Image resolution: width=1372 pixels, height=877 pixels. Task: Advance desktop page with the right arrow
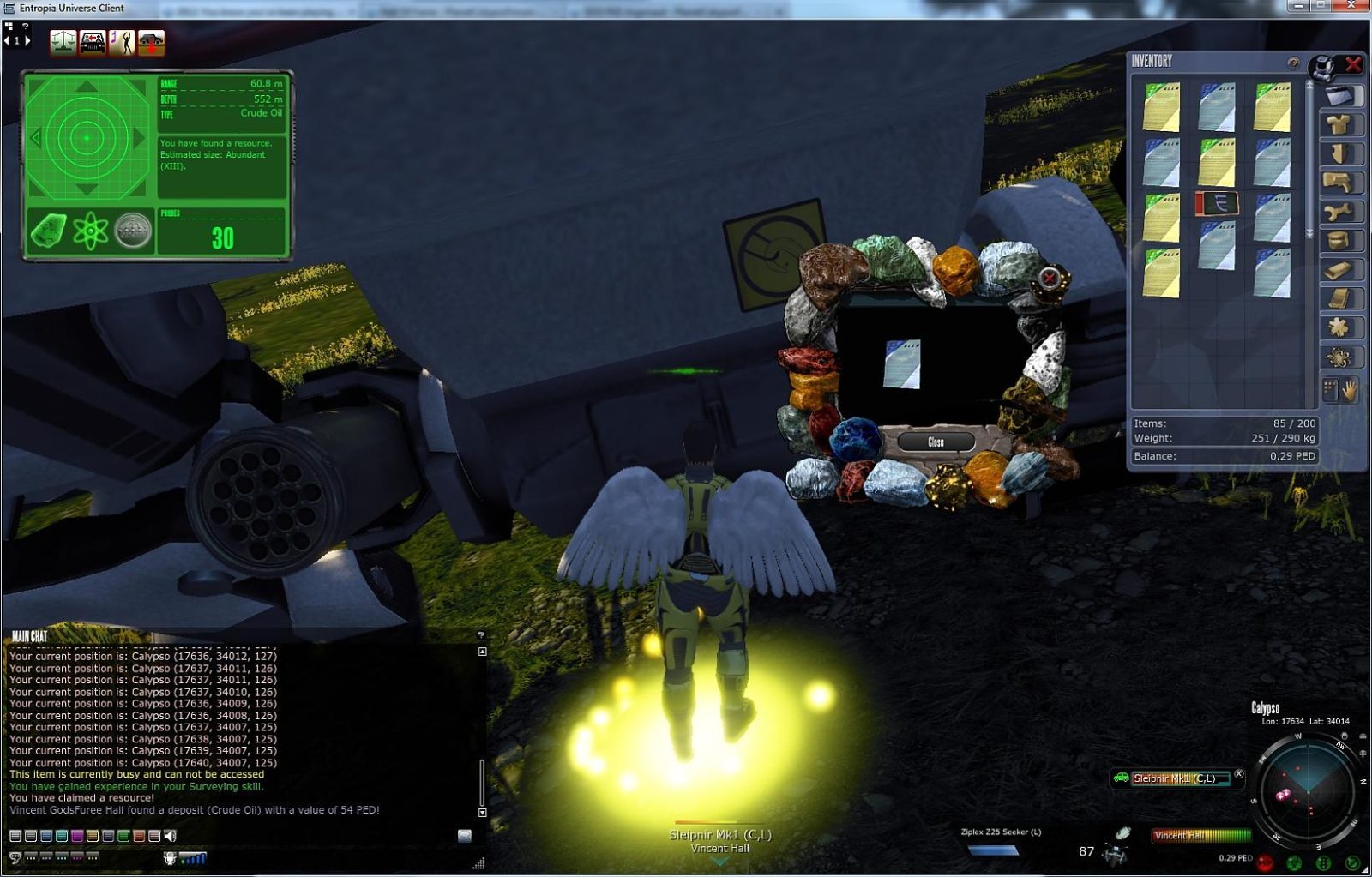coord(28,39)
